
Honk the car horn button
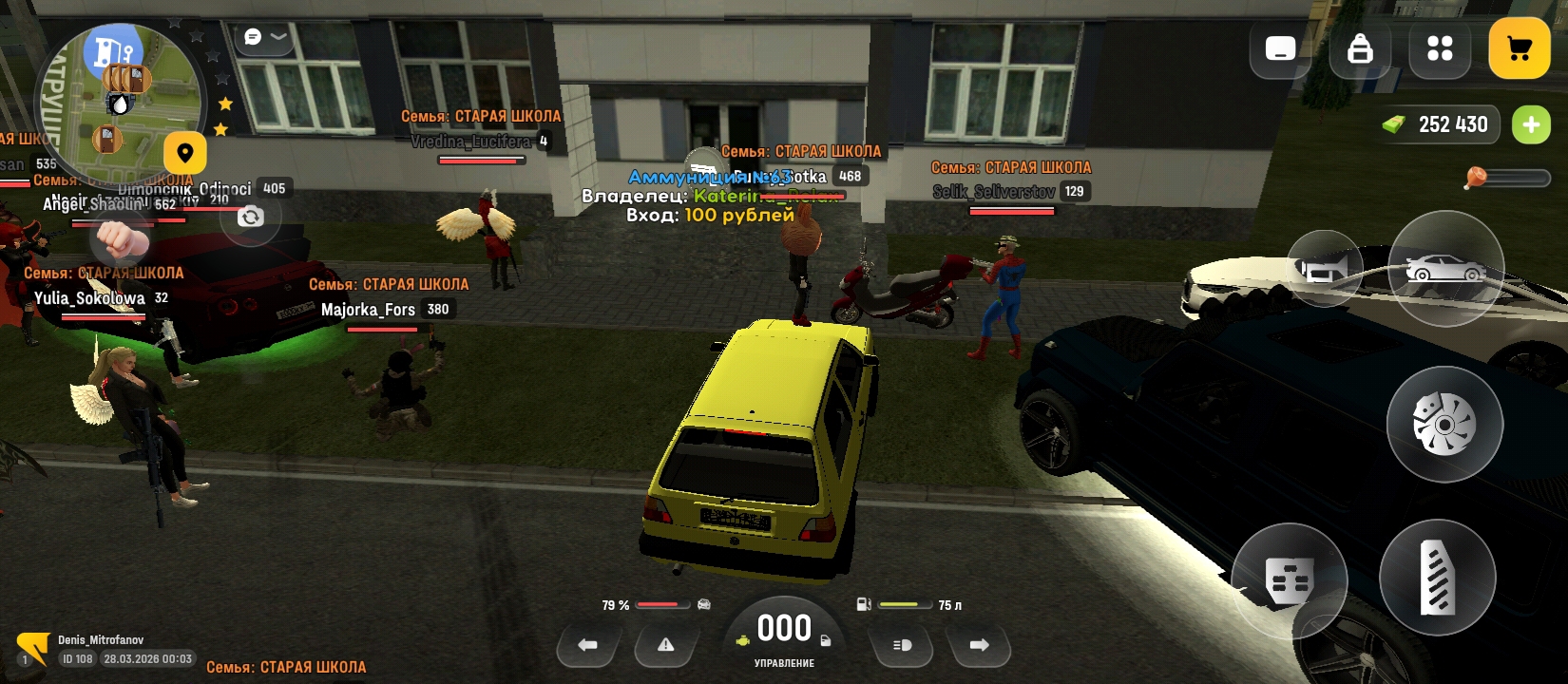click(x=1325, y=270)
